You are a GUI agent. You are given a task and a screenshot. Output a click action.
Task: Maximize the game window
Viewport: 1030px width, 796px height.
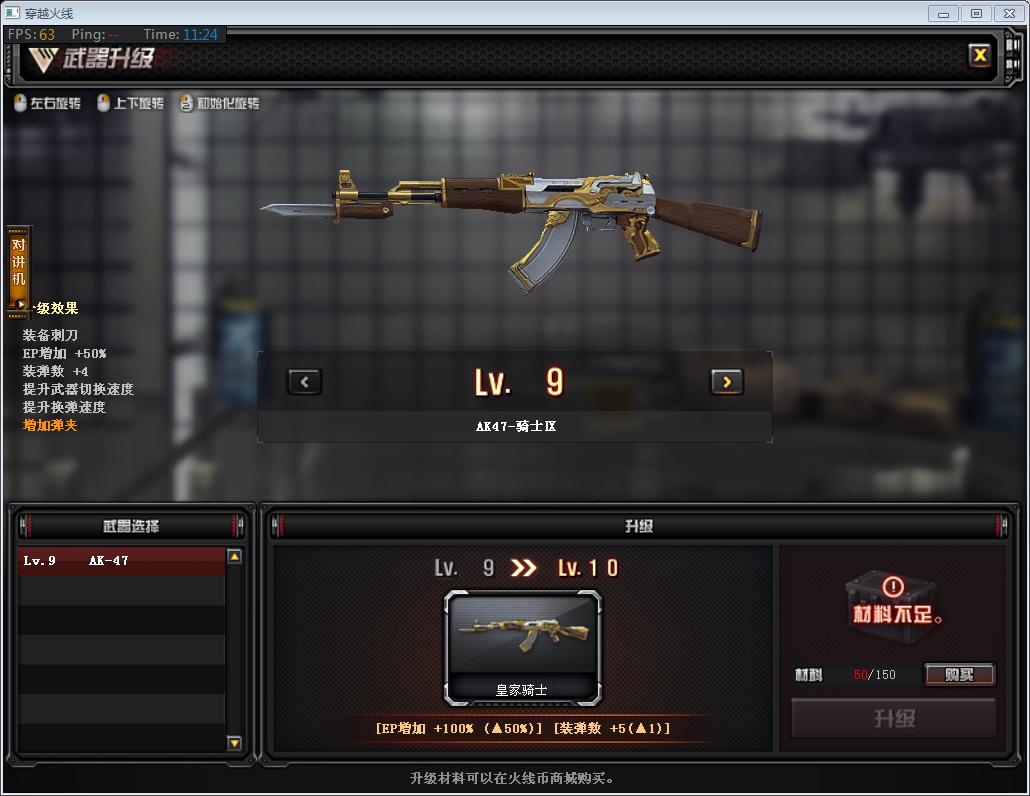[976, 13]
